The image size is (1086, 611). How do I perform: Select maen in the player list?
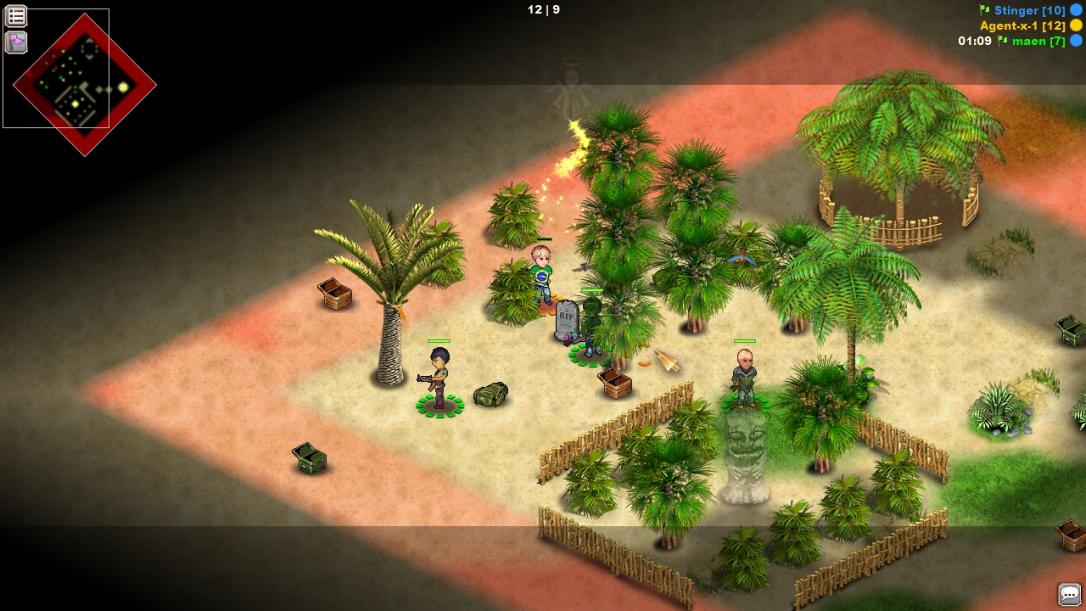pyautogui.click(x=1038, y=41)
